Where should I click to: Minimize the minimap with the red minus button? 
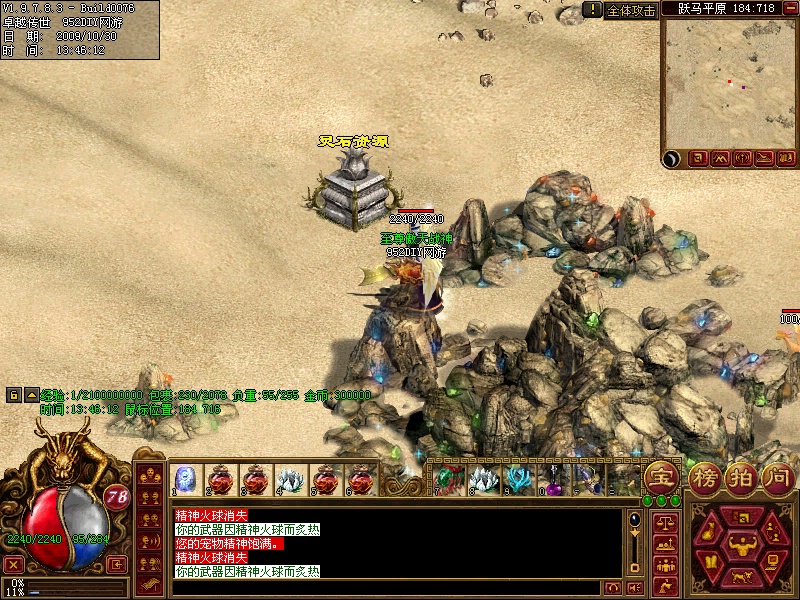point(792,7)
